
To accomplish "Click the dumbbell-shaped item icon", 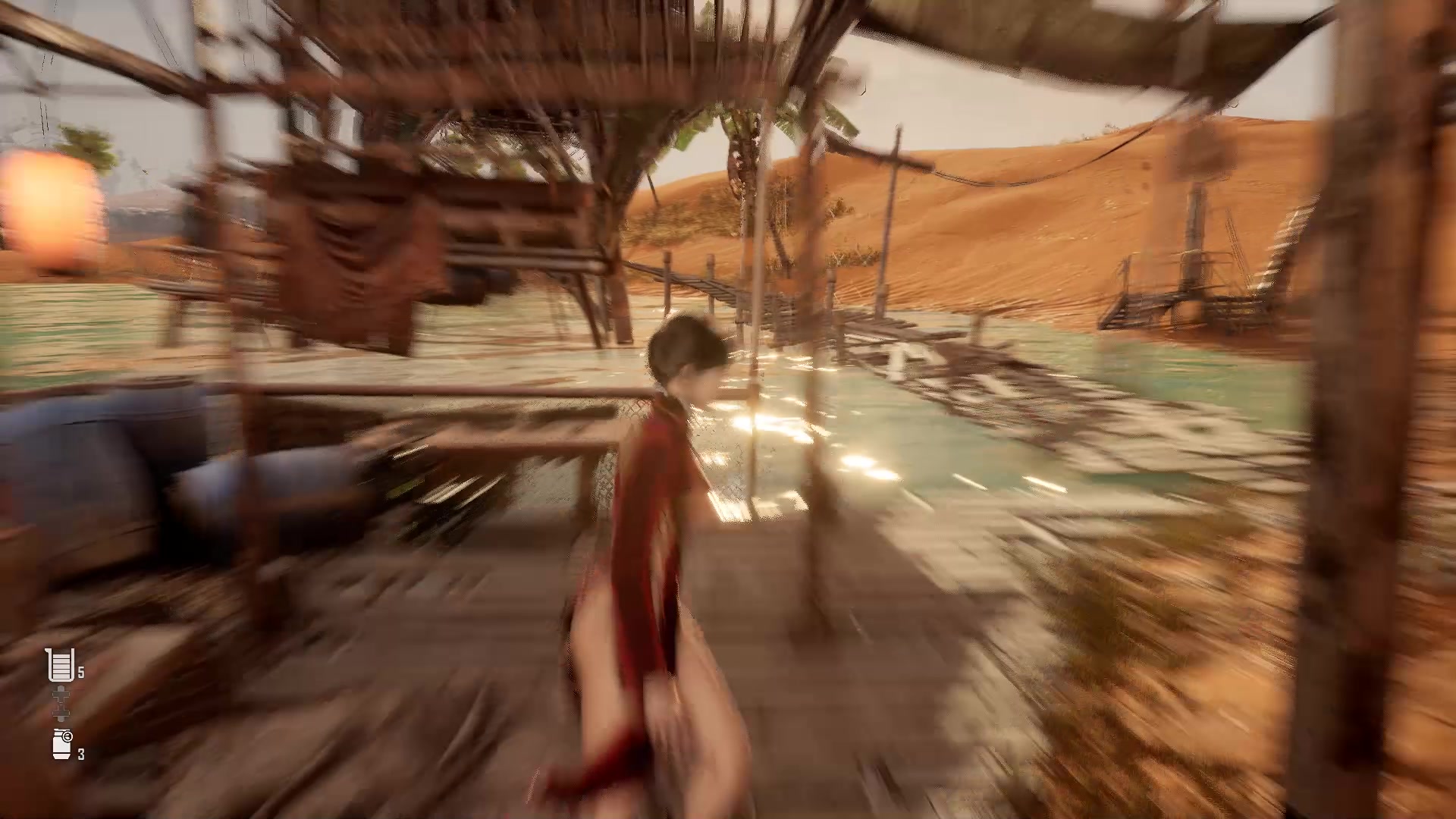I will [61, 703].
